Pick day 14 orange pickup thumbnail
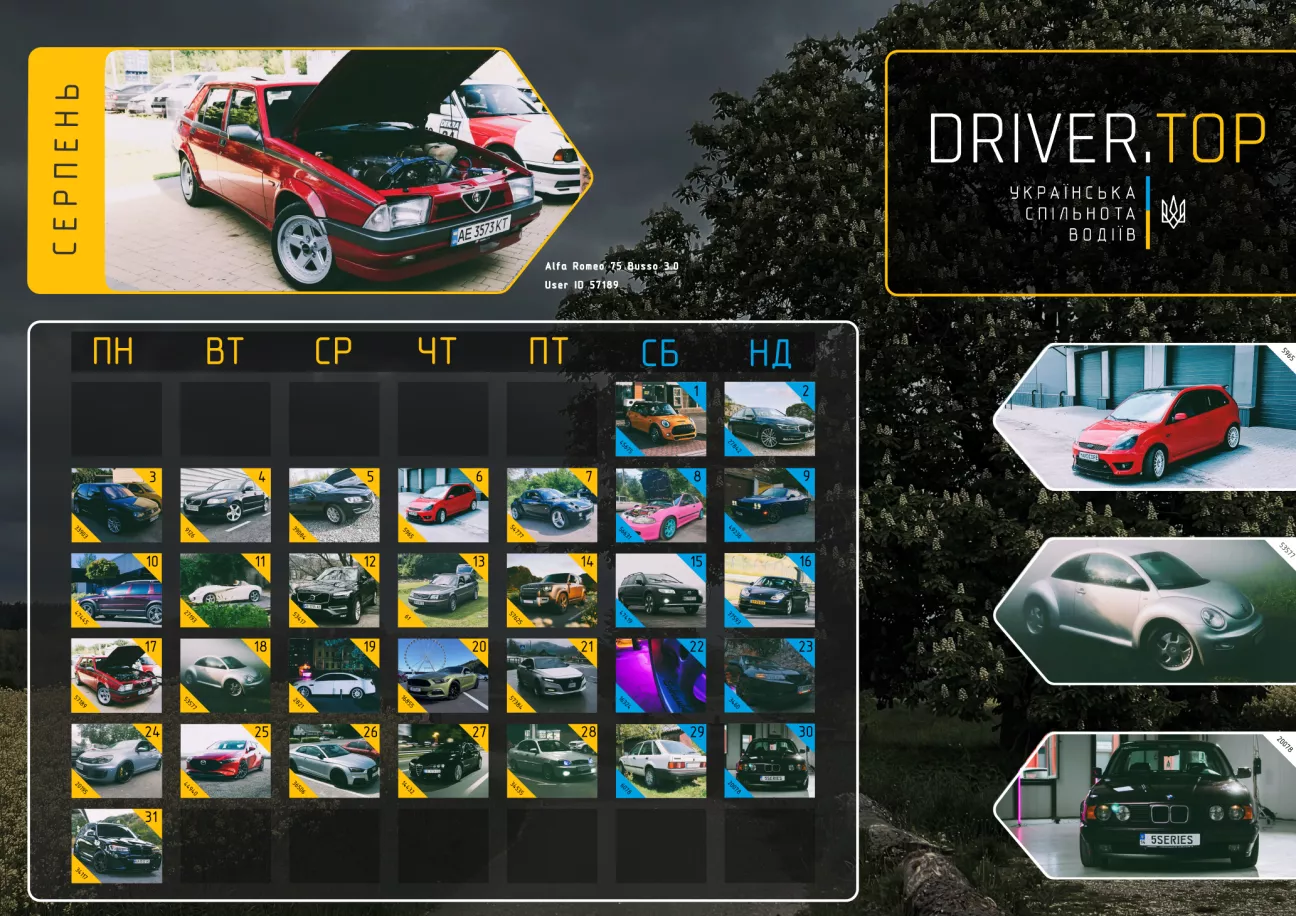This screenshot has width=1296, height=916. click(552, 591)
